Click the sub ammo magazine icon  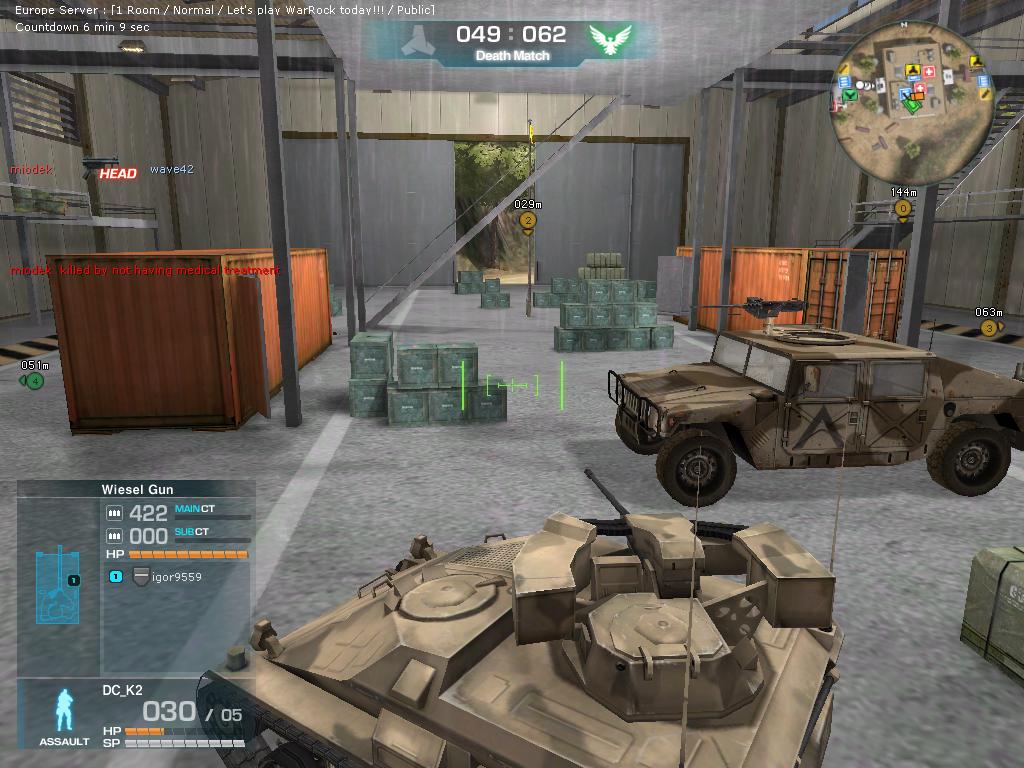click(x=114, y=536)
